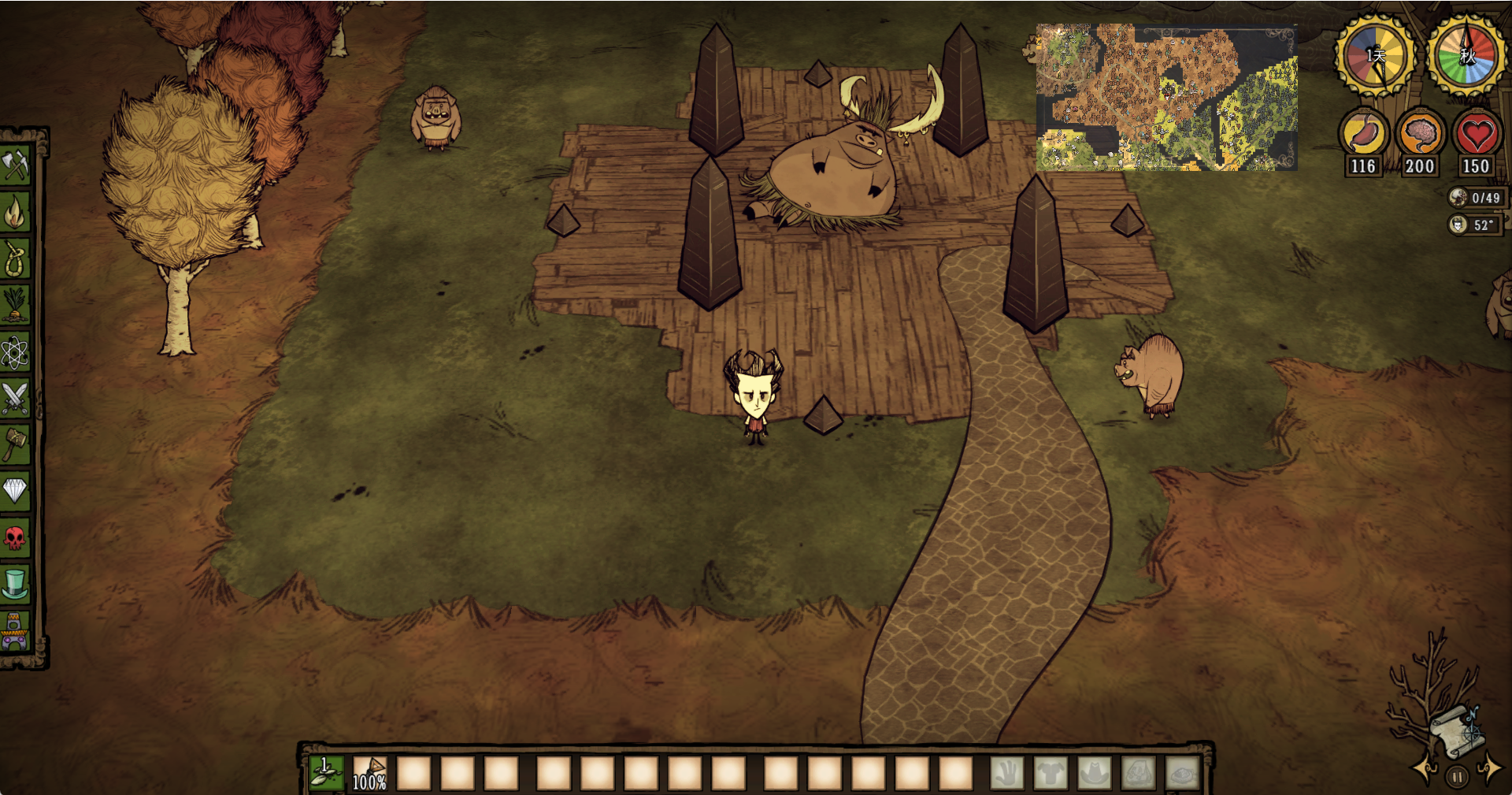
Task: Select the rope Survival crafting tab
Action: pos(15,258)
